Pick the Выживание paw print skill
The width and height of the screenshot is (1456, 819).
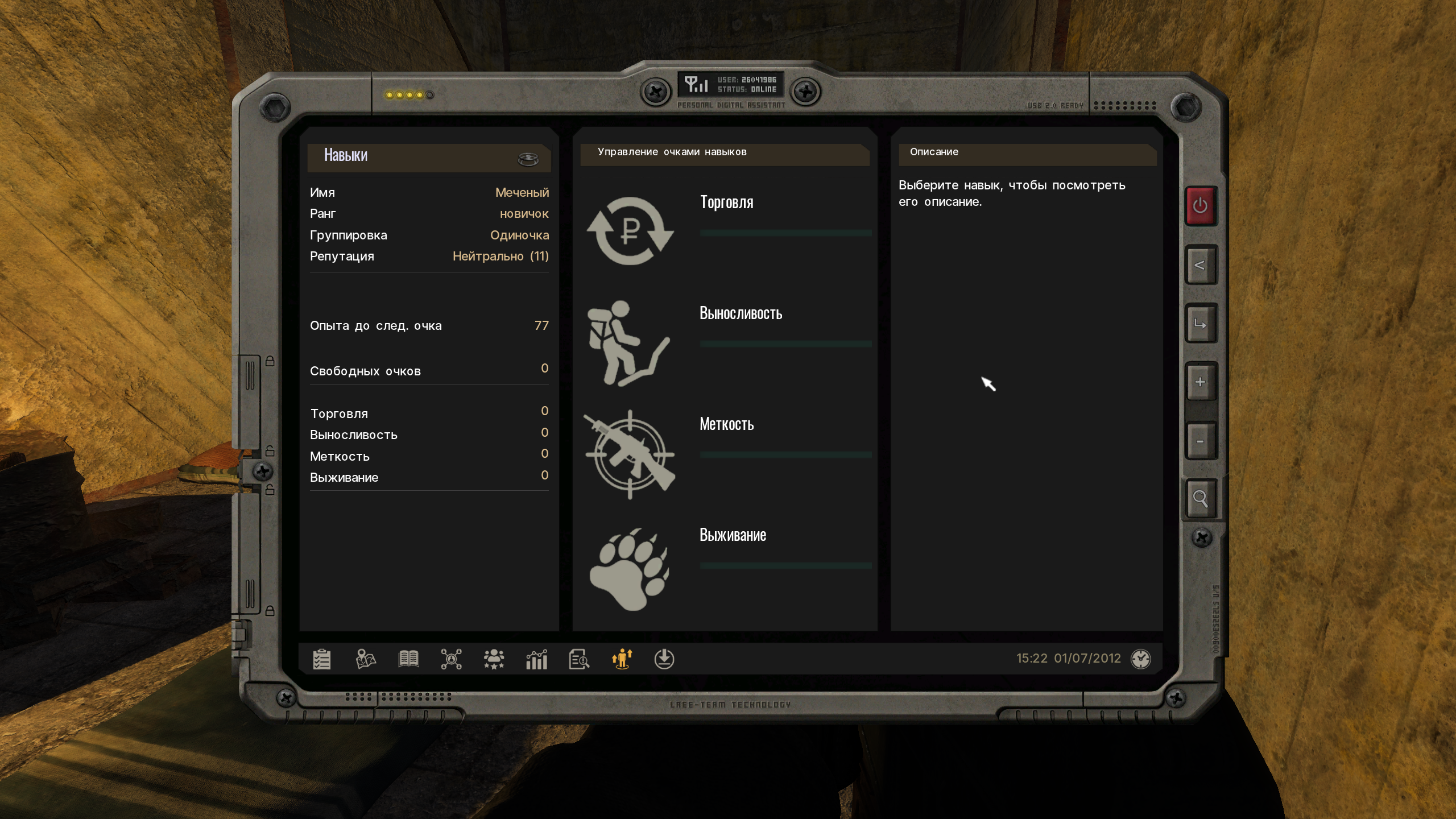coord(630,568)
